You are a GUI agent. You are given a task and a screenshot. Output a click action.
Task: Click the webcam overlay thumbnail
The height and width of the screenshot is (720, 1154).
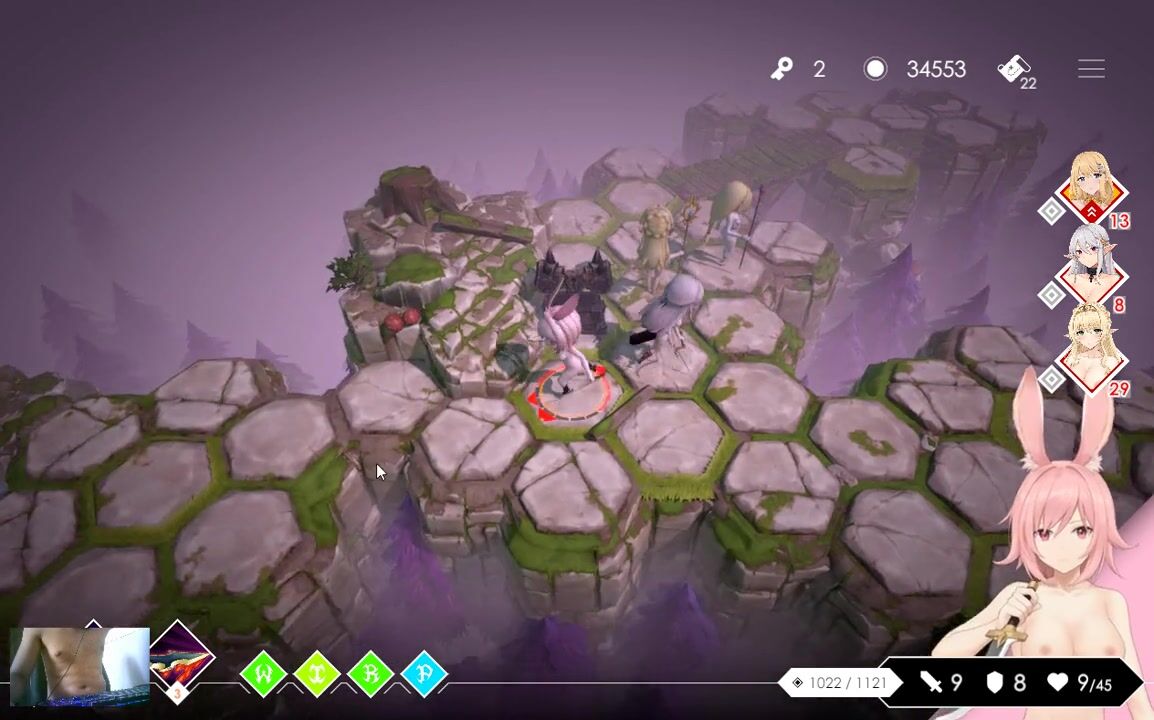(x=79, y=664)
